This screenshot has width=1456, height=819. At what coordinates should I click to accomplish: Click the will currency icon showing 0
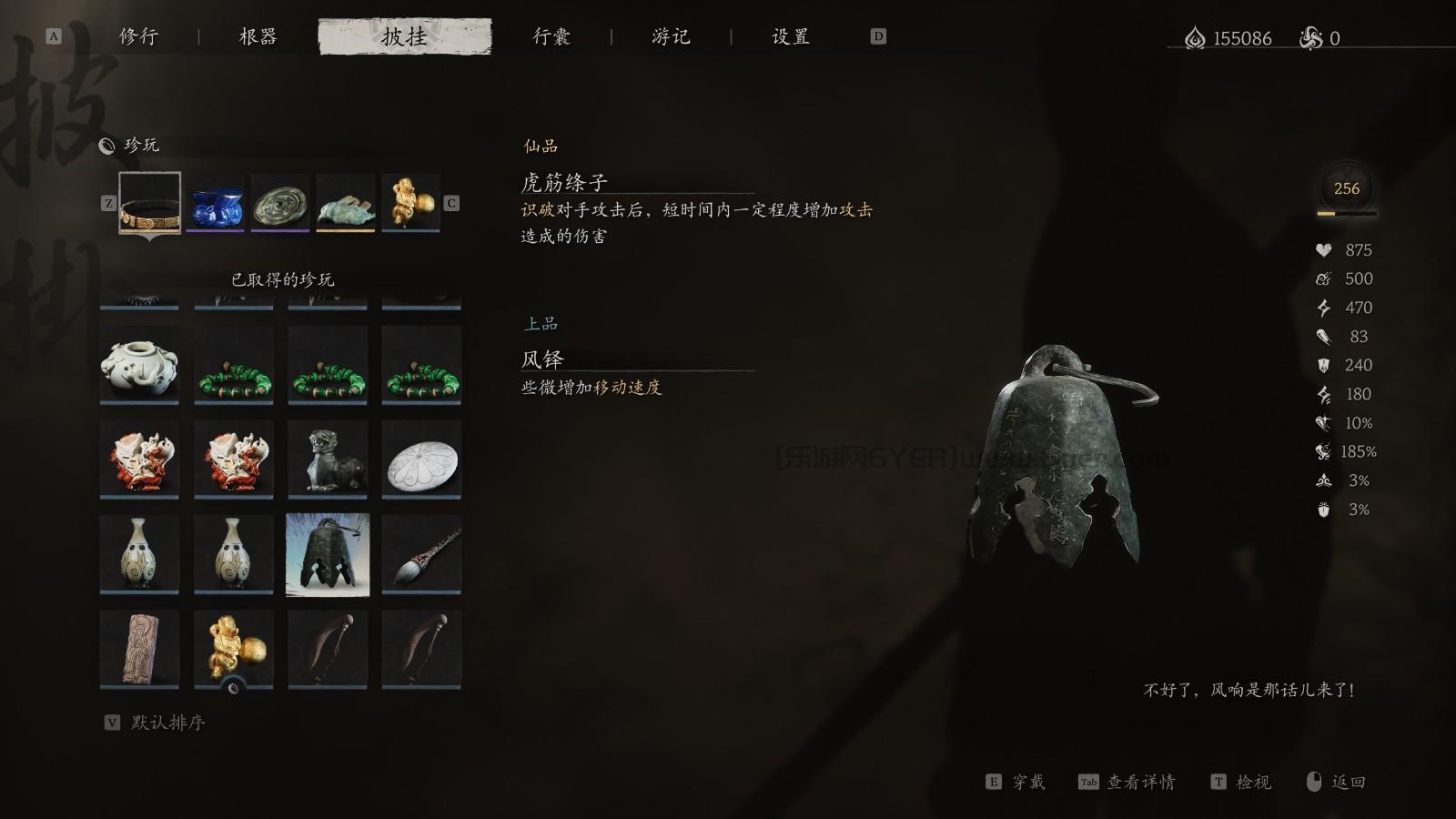(x=1310, y=38)
